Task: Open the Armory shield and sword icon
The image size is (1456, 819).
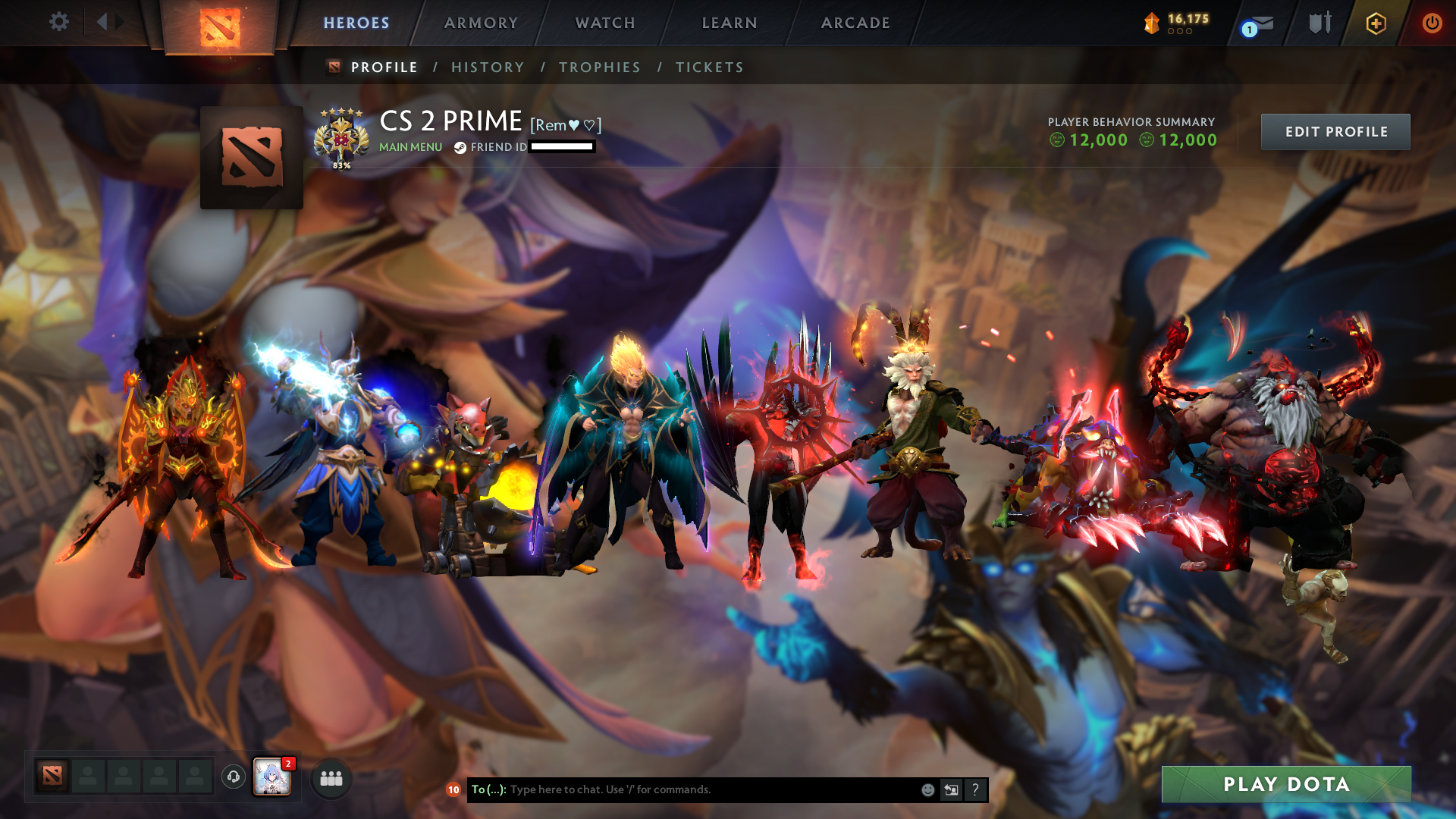Action: click(1320, 23)
